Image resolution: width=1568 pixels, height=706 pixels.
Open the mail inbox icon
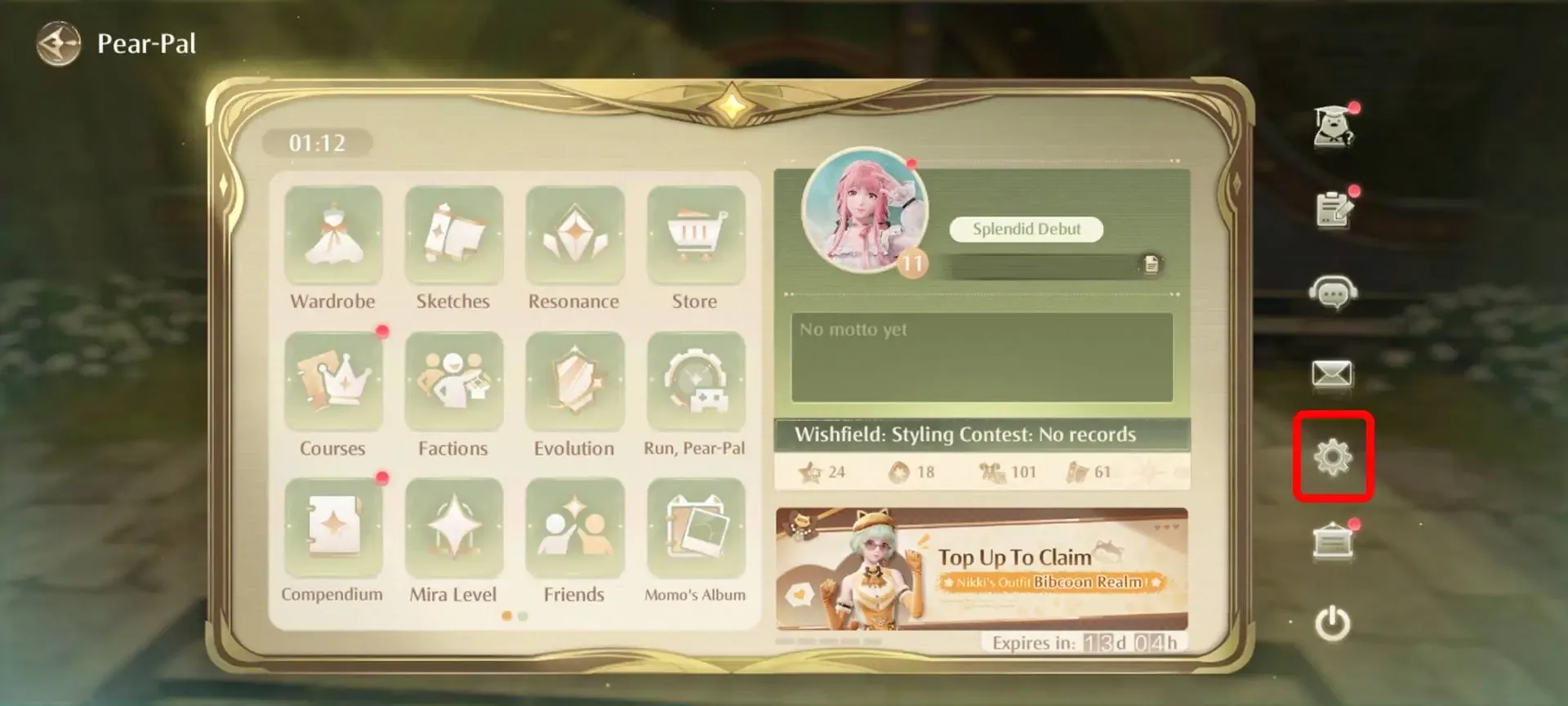(1334, 374)
